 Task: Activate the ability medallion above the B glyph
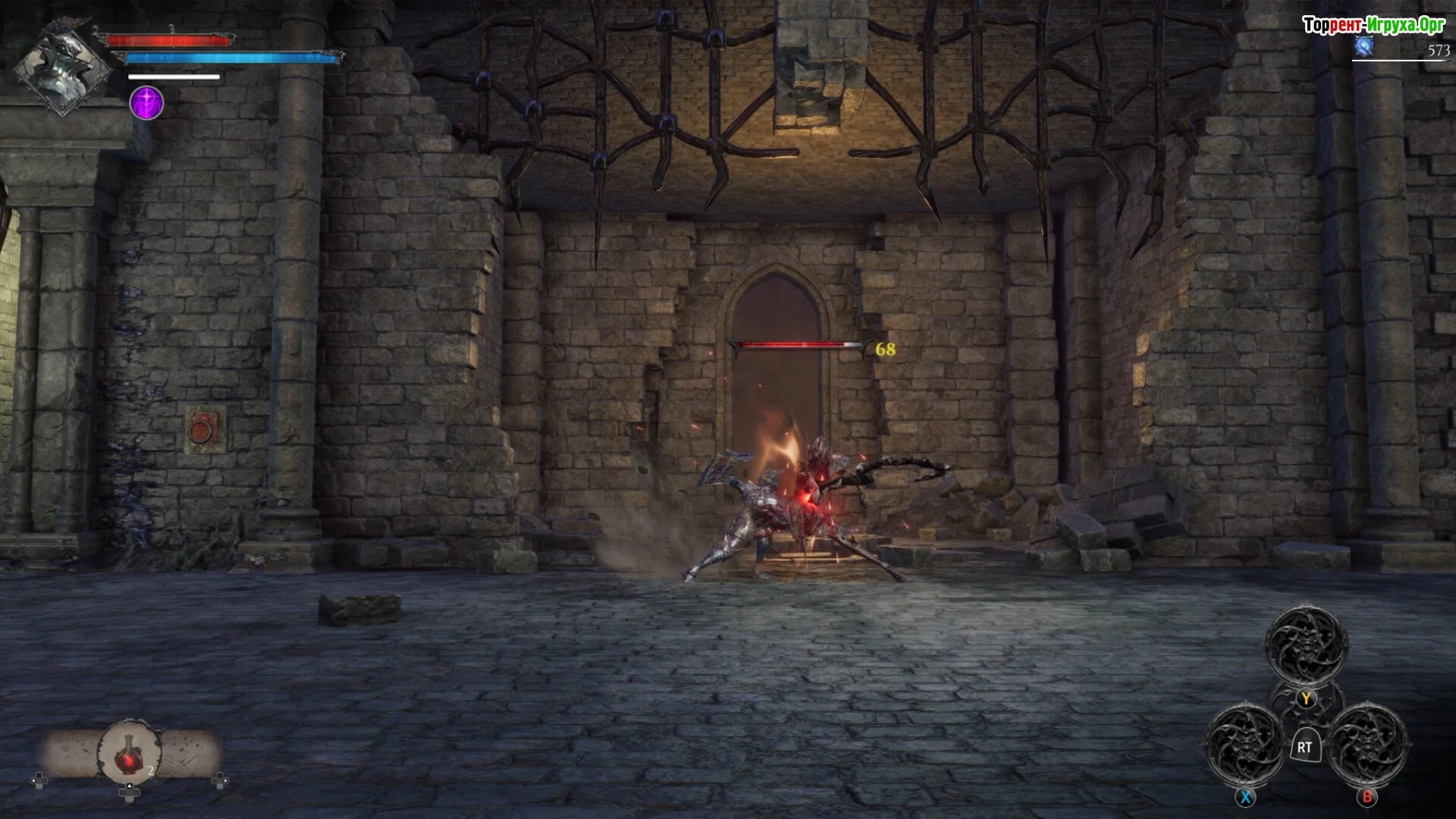1367,745
